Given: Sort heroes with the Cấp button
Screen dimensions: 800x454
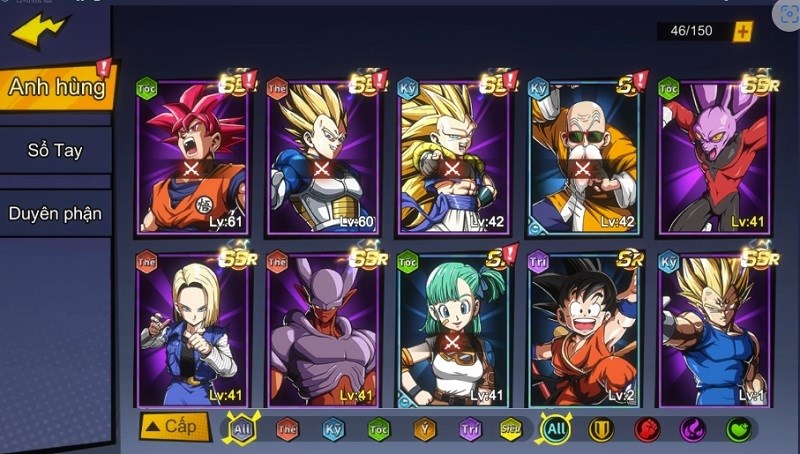Looking at the screenshot, I should pos(174,427).
